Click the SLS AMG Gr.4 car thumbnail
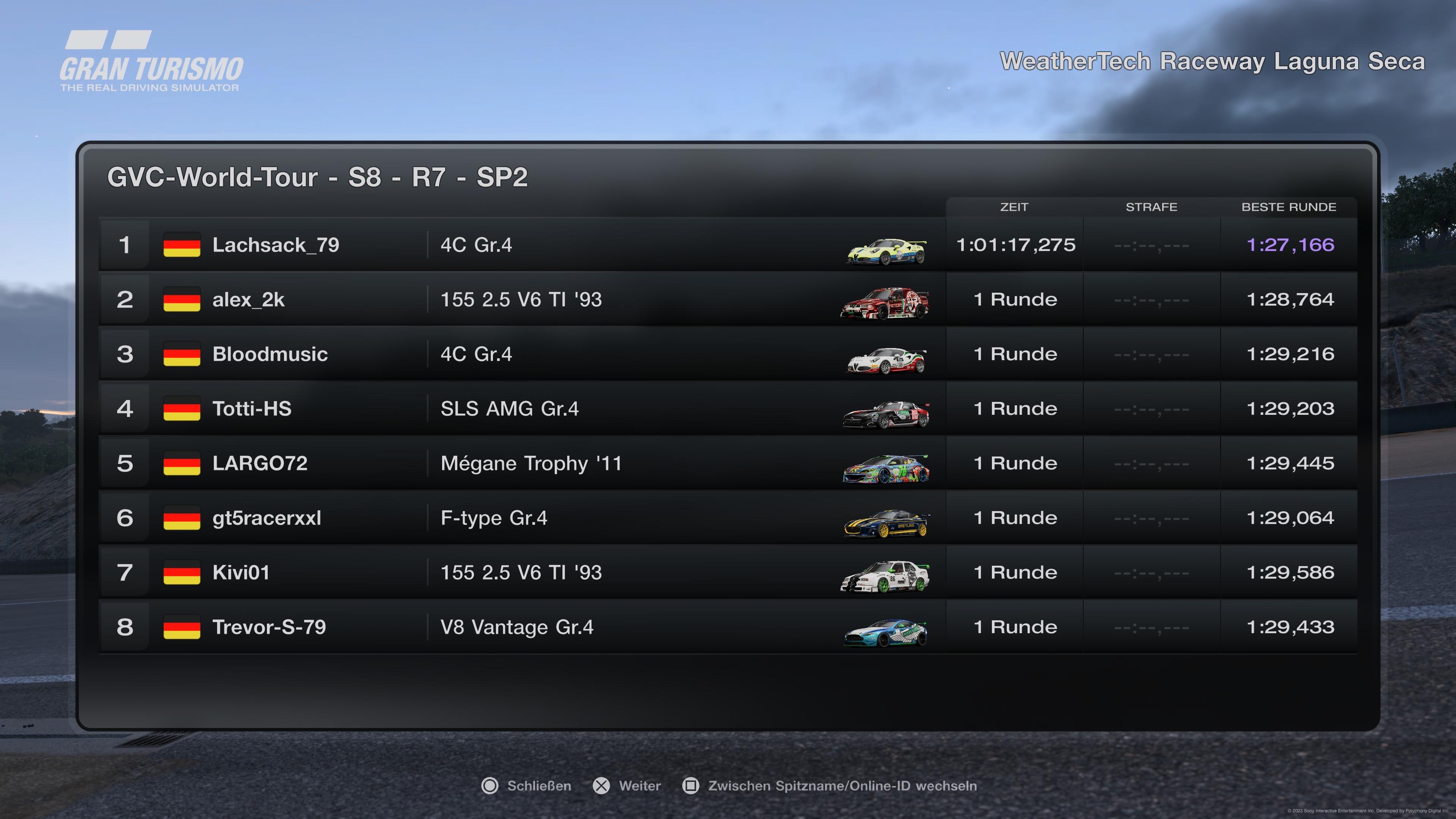Viewport: 1456px width, 819px height. coord(886,414)
